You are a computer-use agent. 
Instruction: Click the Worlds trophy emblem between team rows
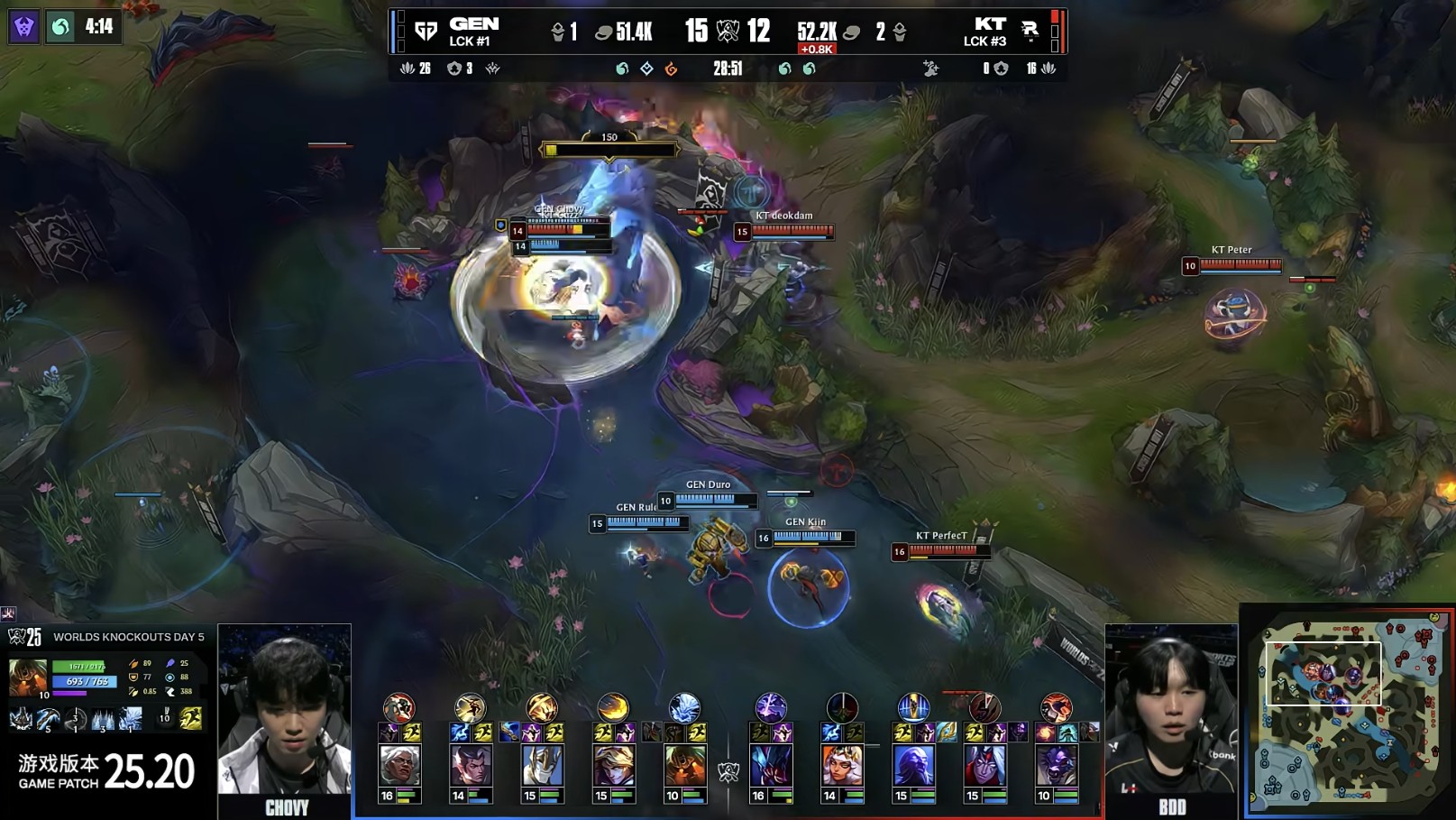728,771
